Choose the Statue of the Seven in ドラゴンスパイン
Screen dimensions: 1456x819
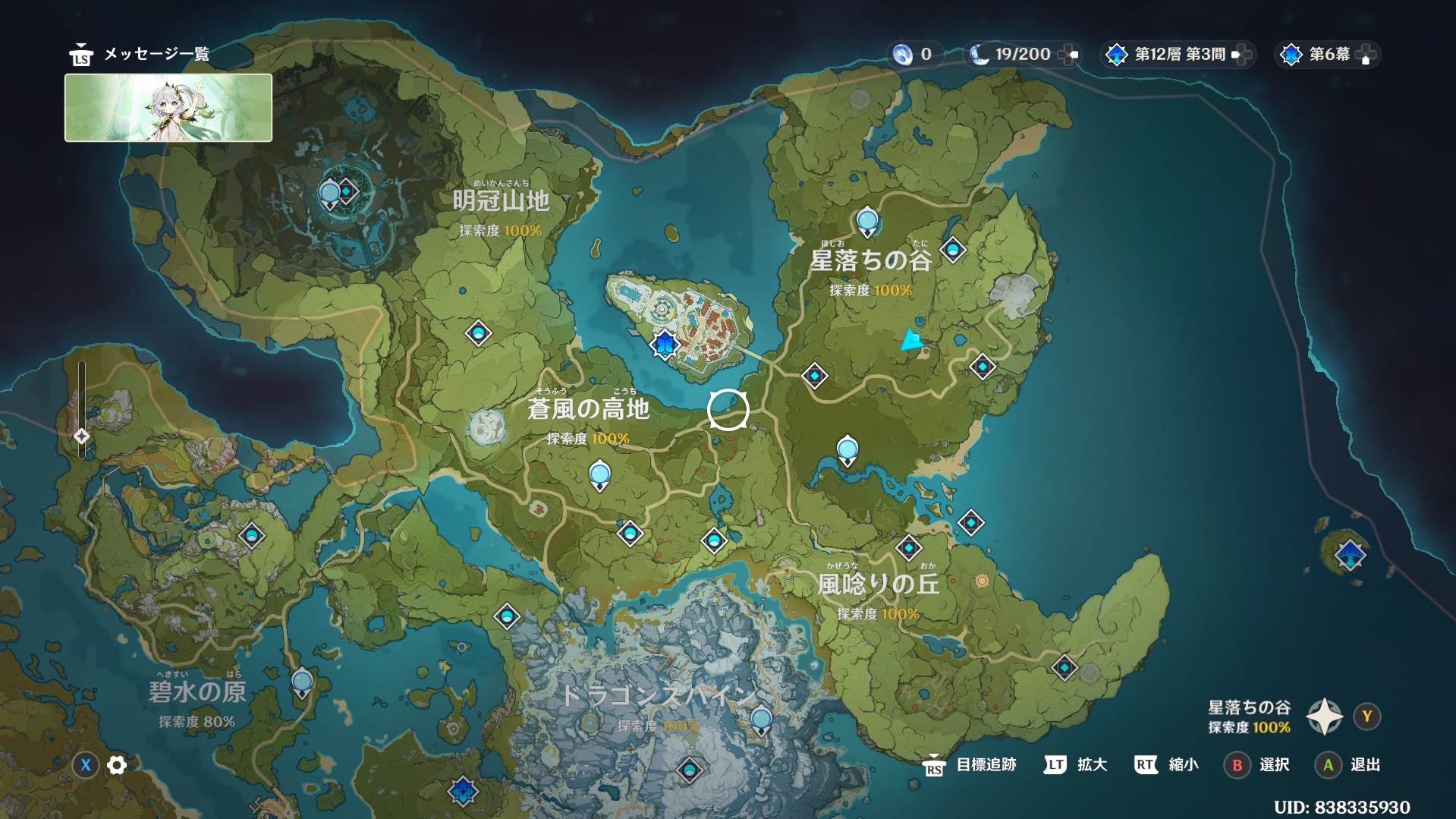tap(761, 717)
